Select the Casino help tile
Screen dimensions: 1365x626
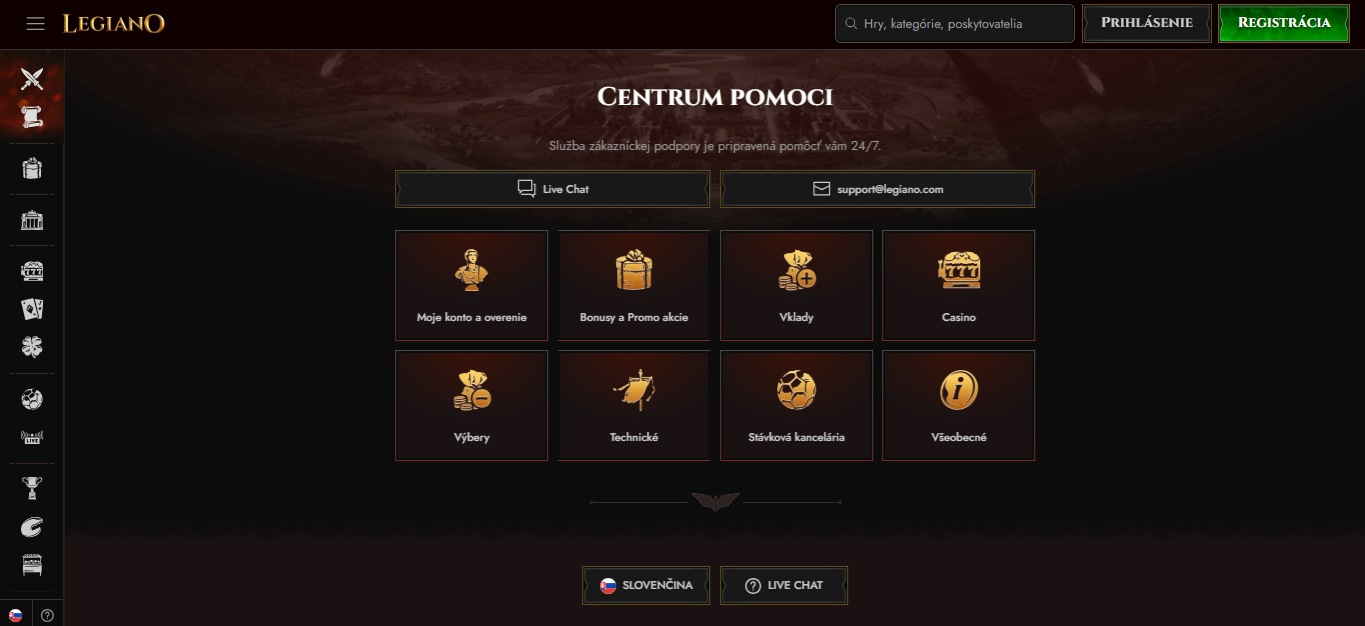958,285
